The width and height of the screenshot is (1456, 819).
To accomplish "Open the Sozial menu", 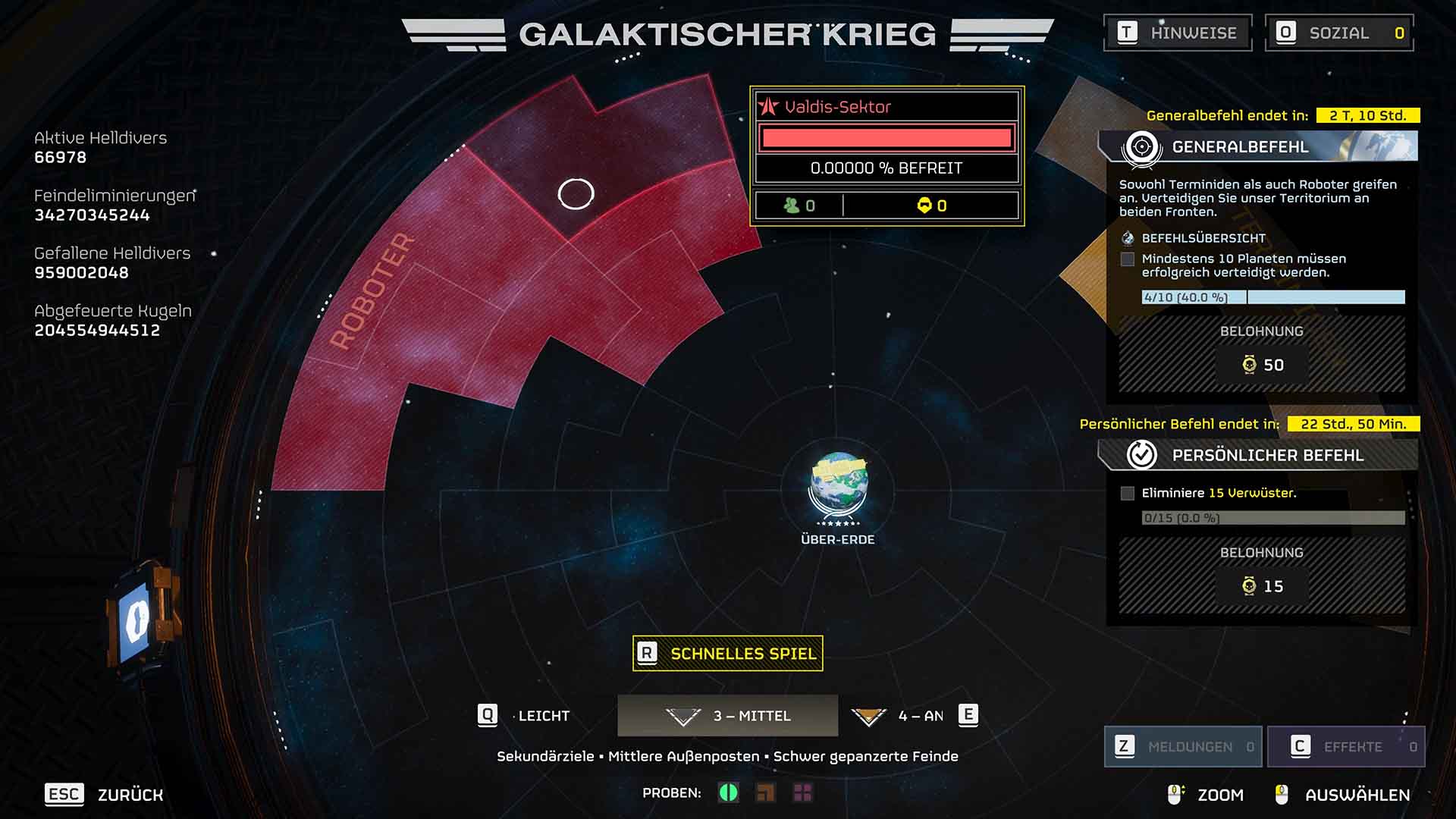I will pos(1339,33).
